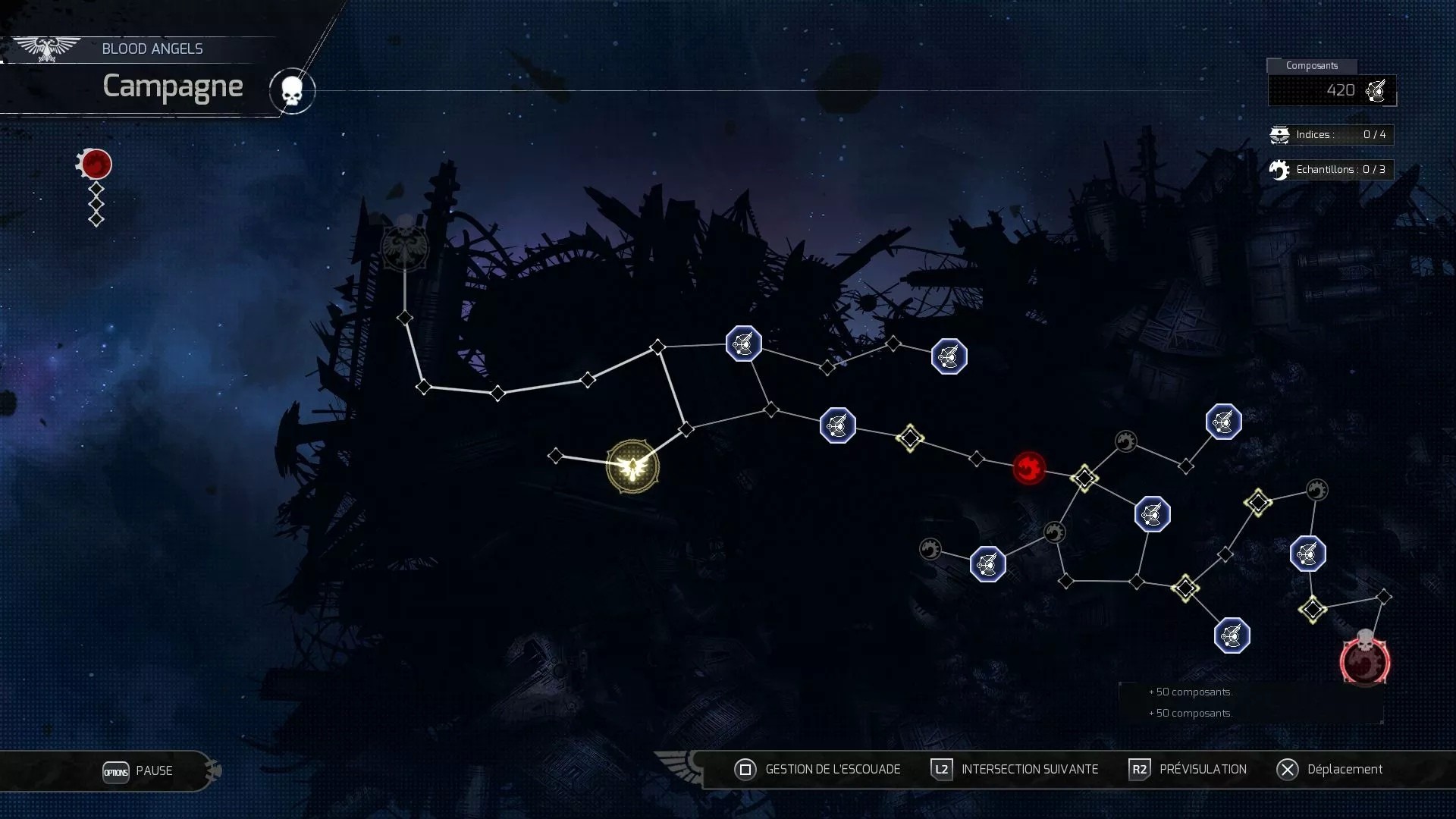
Task: Click Déplacement to move the squad
Action: coord(1346,769)
